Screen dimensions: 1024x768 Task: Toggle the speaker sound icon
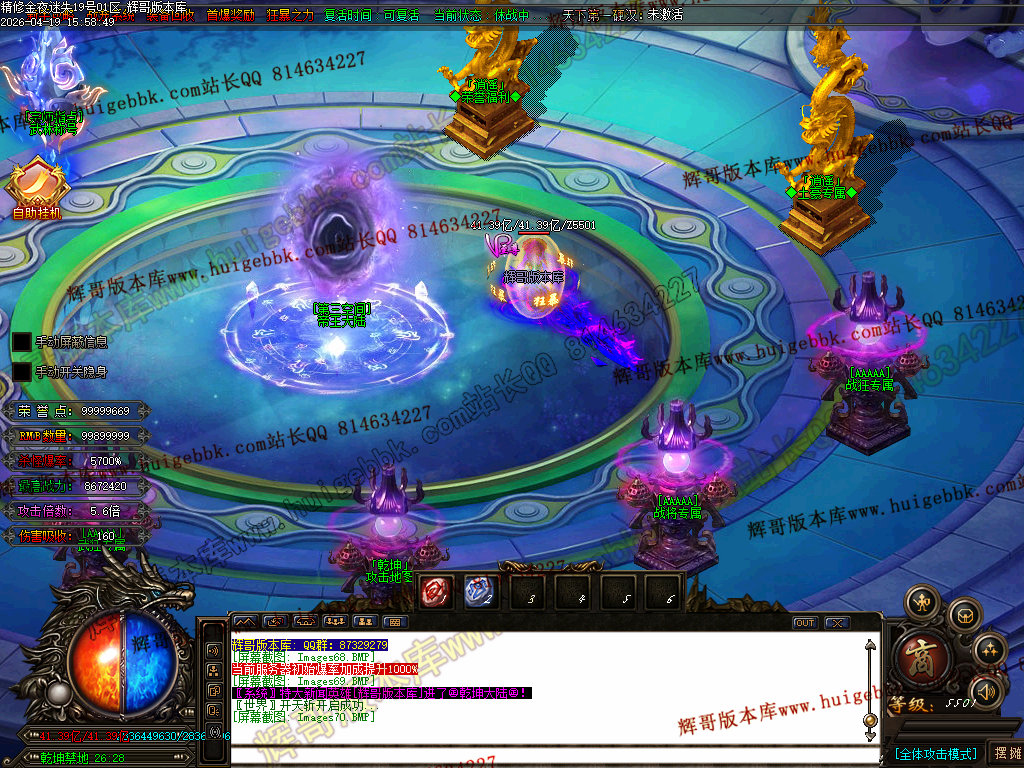986,690
